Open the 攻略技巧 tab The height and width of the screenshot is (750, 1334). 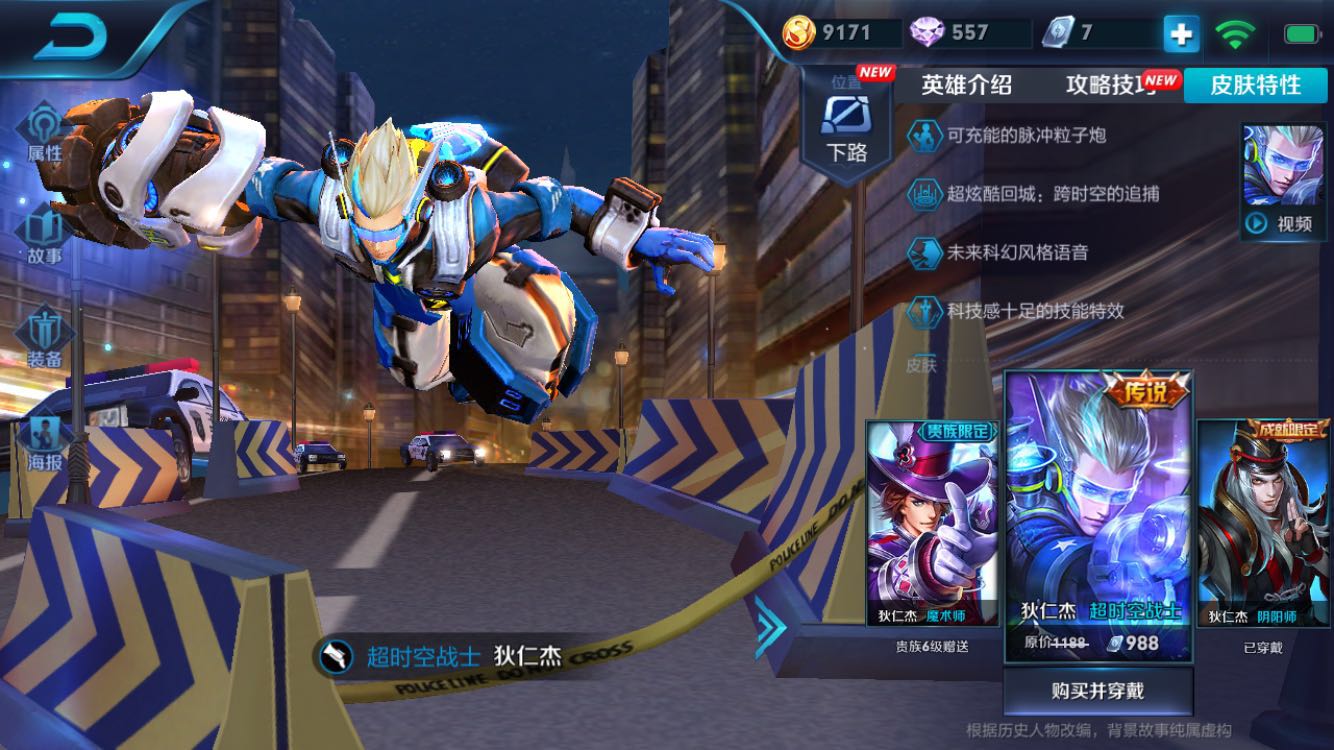point(1108,86)
